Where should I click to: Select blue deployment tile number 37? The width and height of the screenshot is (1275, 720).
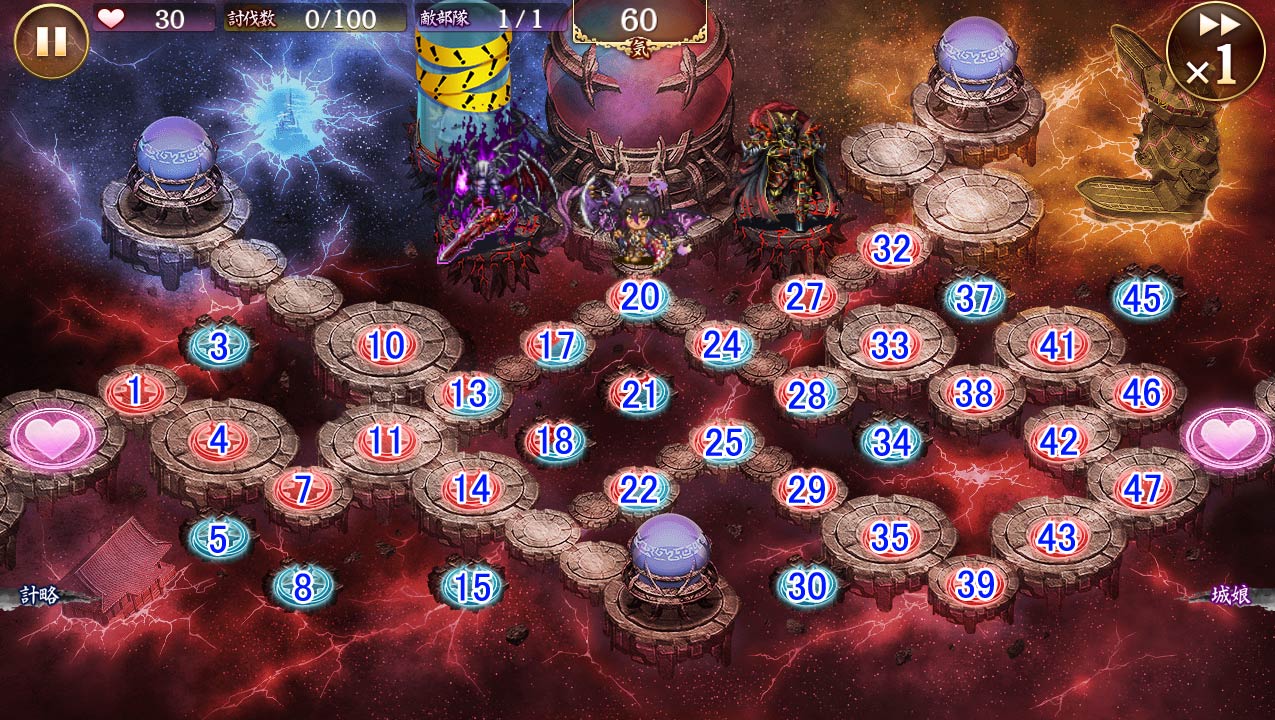[974, 298]
